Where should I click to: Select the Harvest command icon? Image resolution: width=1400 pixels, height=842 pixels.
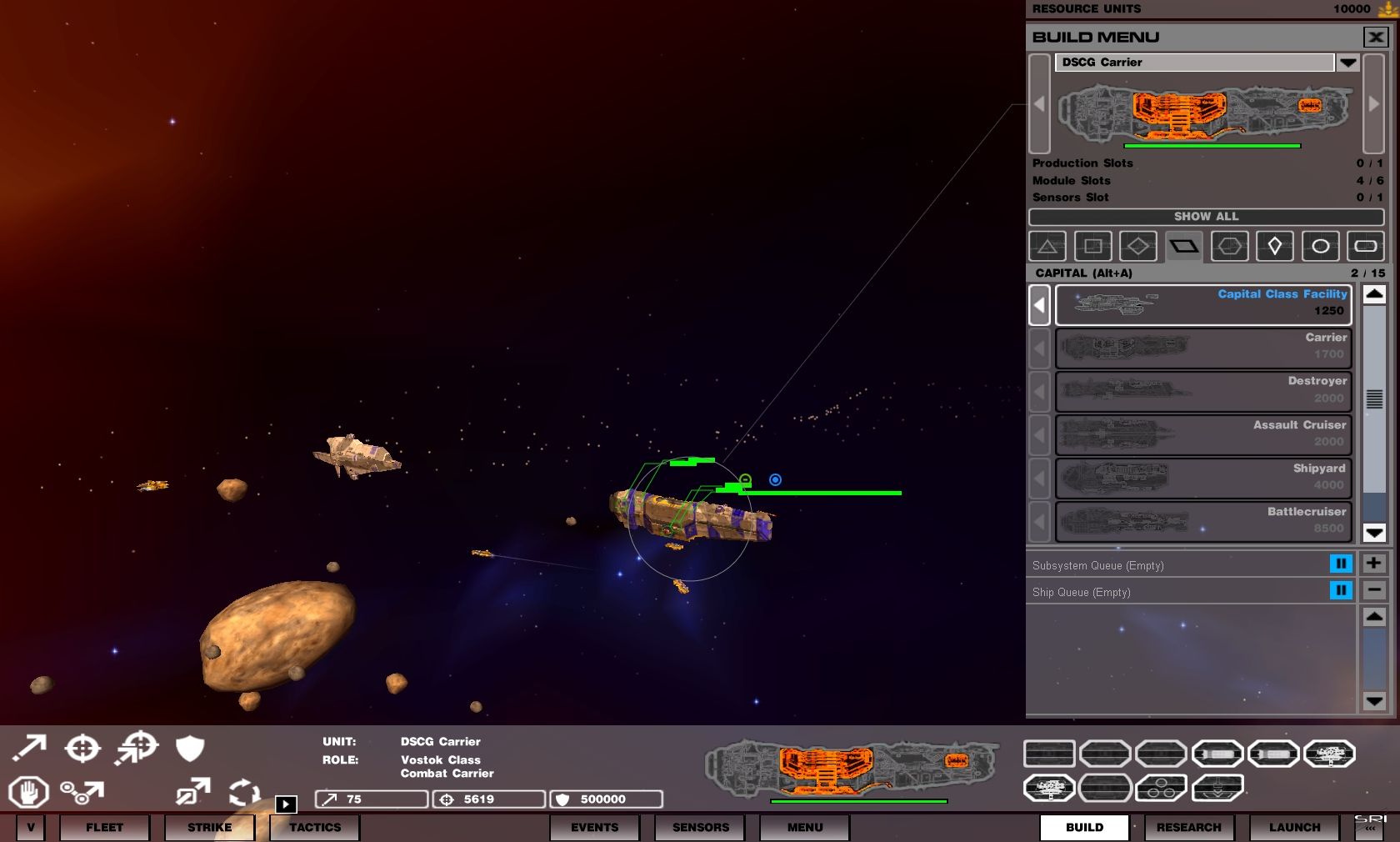83,792
